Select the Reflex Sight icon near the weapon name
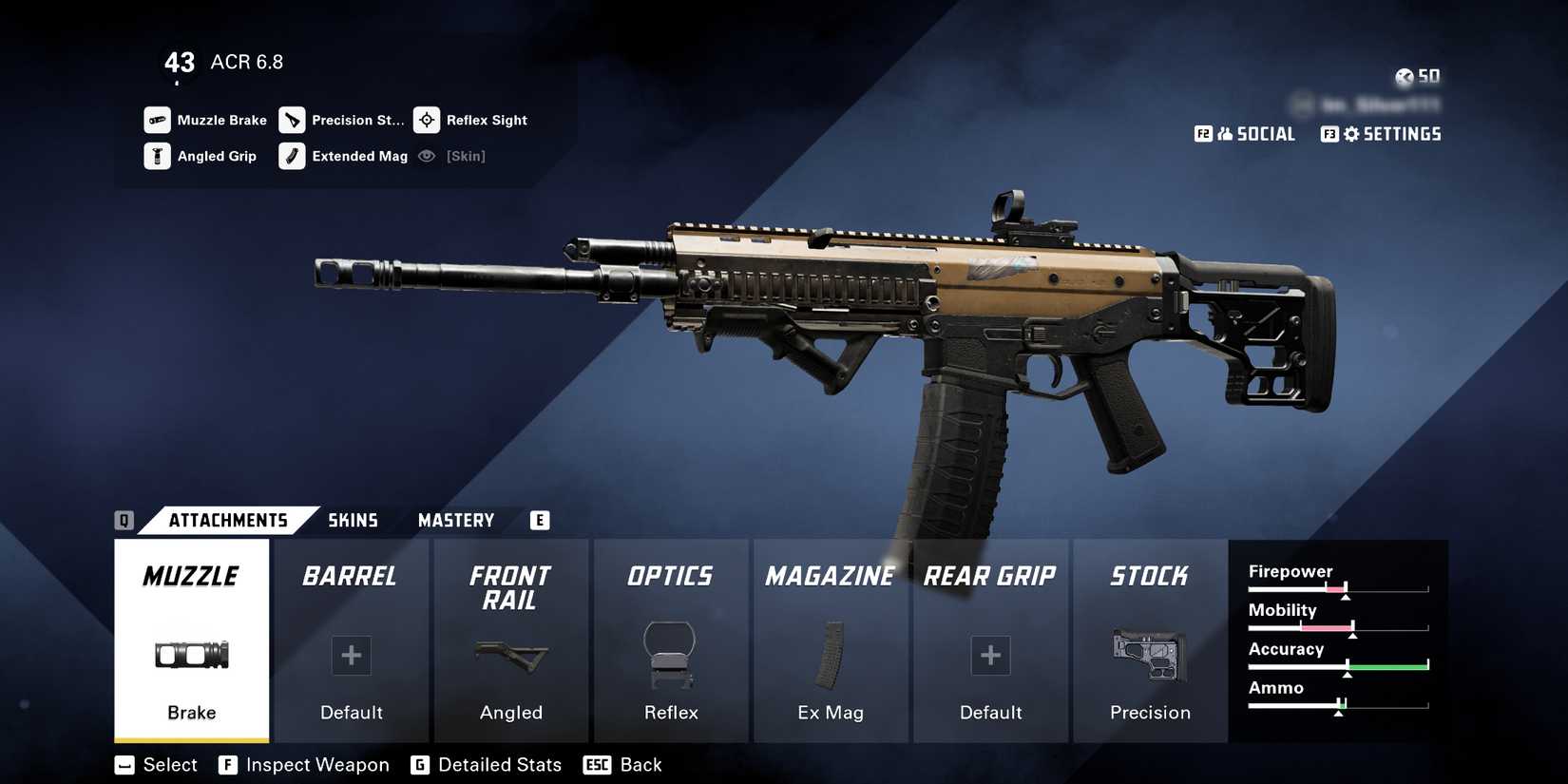 [427, 120]
